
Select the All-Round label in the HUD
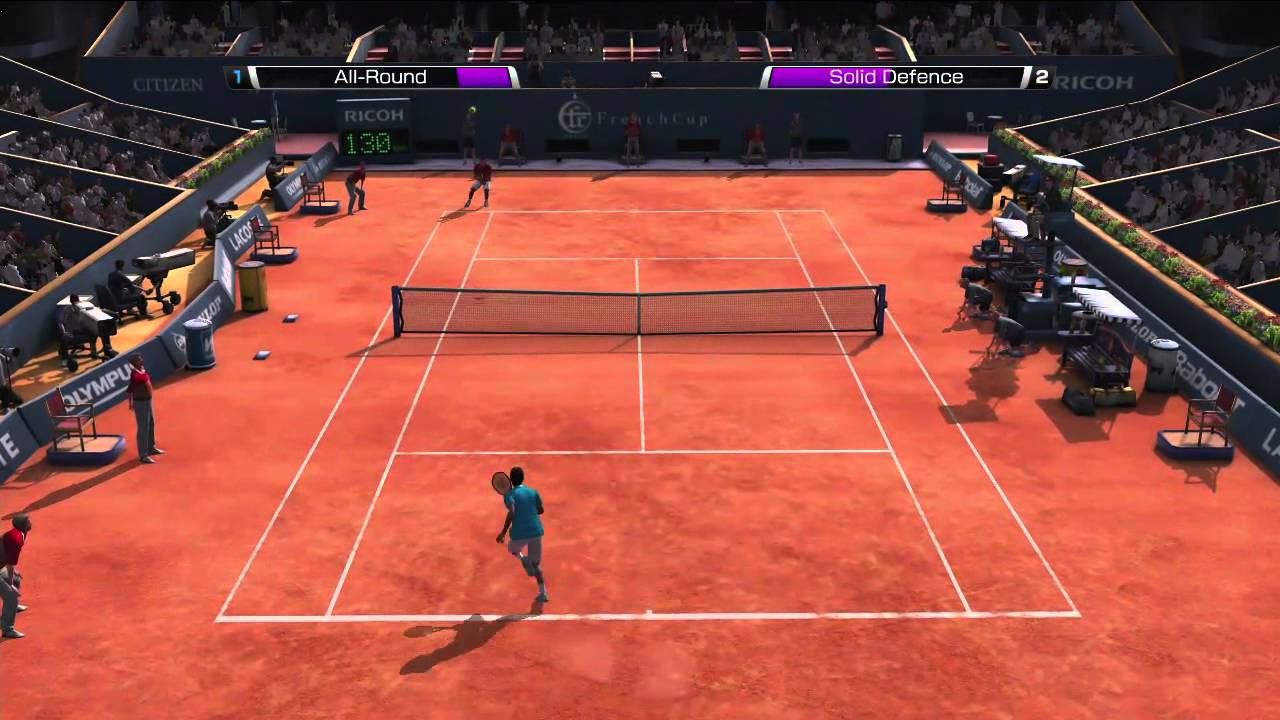380,76
